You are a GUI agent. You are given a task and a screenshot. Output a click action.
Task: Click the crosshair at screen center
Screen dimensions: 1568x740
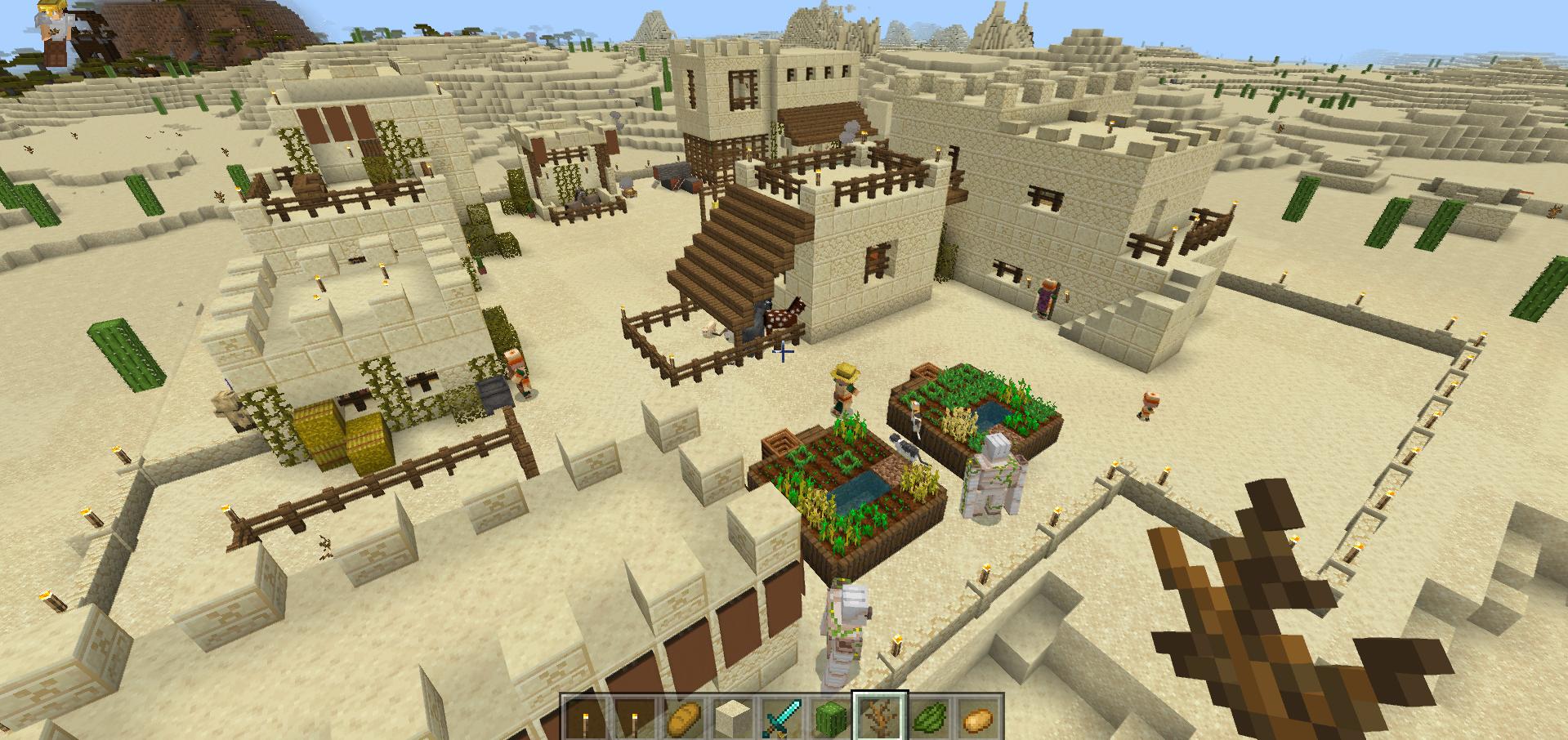click(783, 350)
